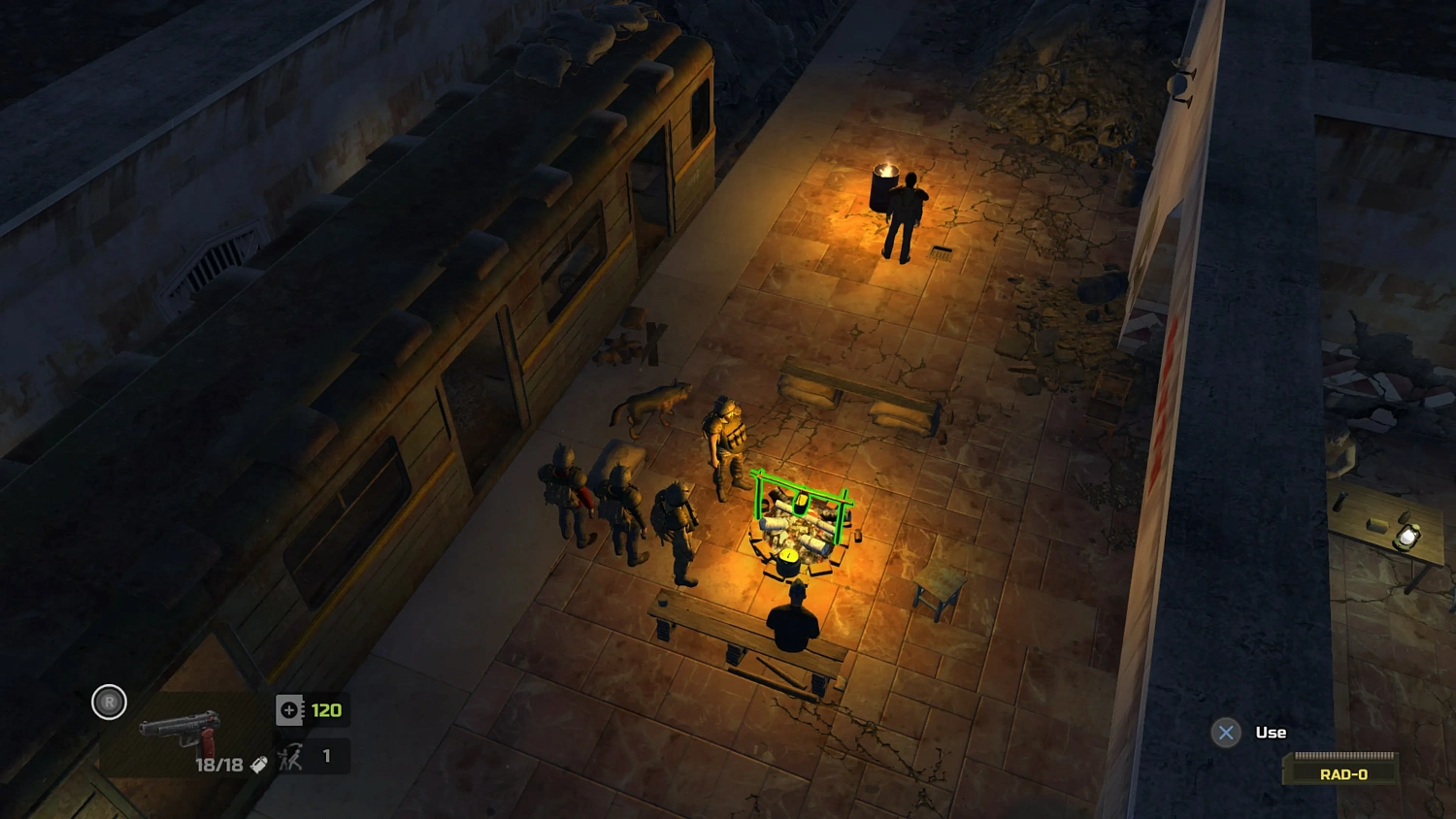The width and height of the screenshot is (1456, 819).
Task: Toggle the burning barrel near the standing man
Action: pos(886,187)
